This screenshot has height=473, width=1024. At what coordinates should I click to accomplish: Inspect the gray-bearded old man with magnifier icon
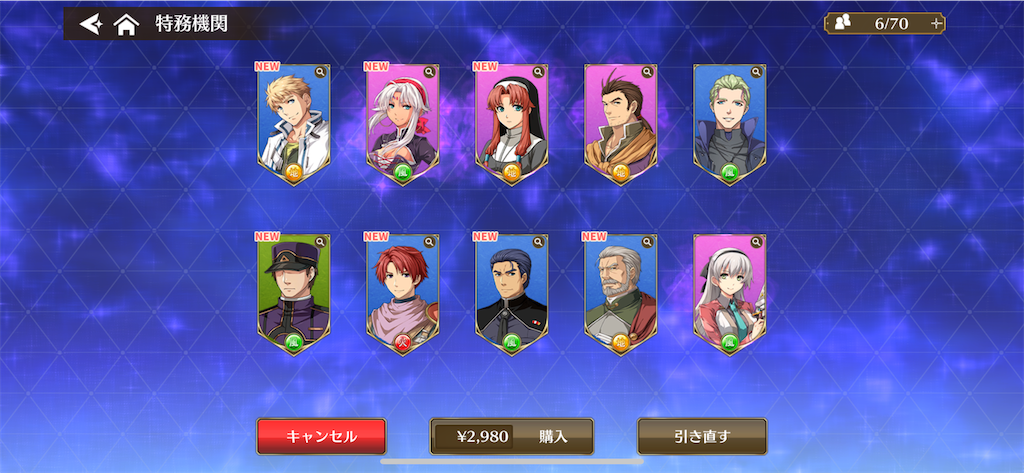pyautogui.click(x=647, y=242)
